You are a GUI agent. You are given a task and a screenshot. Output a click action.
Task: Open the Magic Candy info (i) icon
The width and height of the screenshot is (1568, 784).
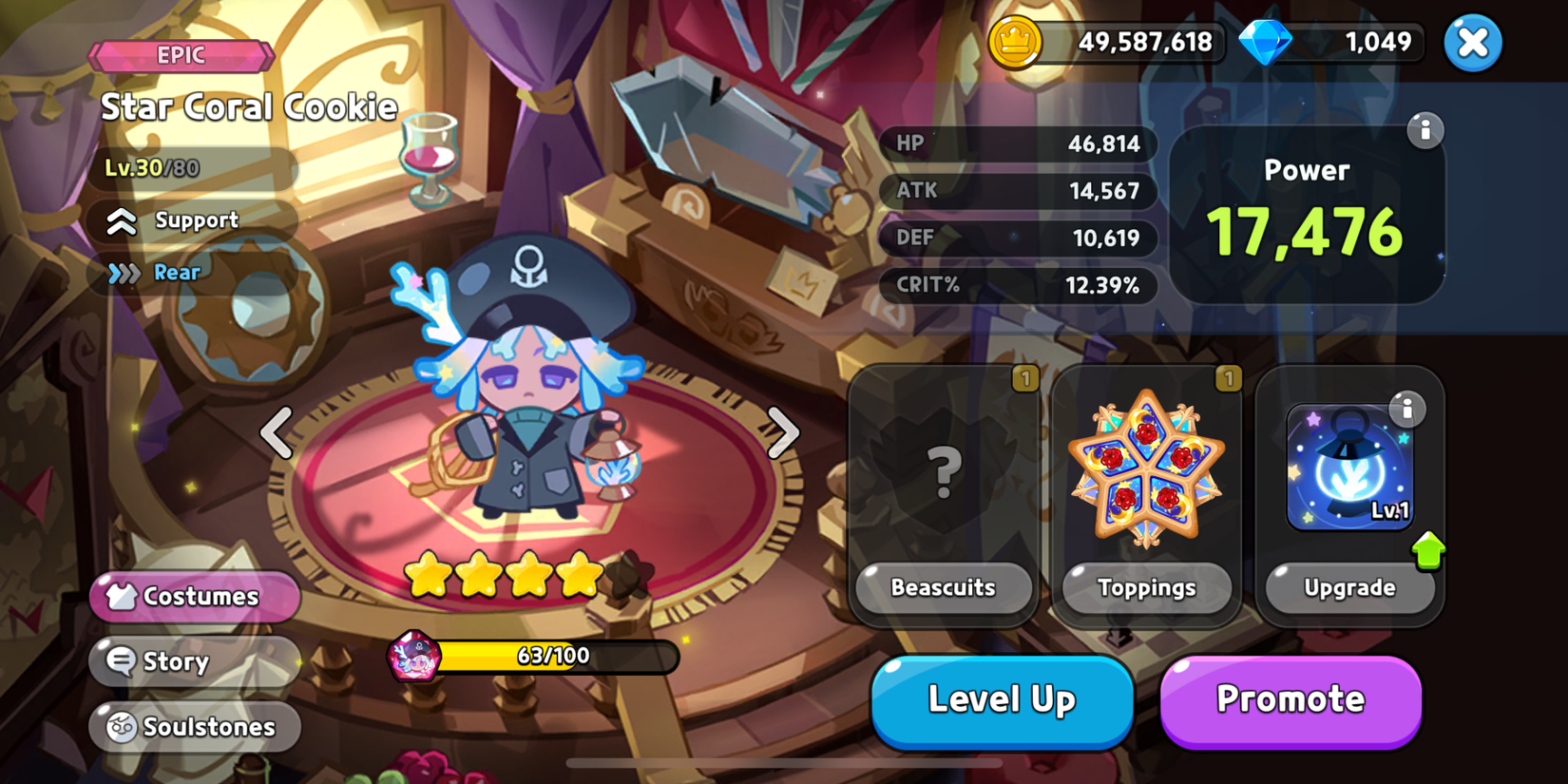point(1410,409)
